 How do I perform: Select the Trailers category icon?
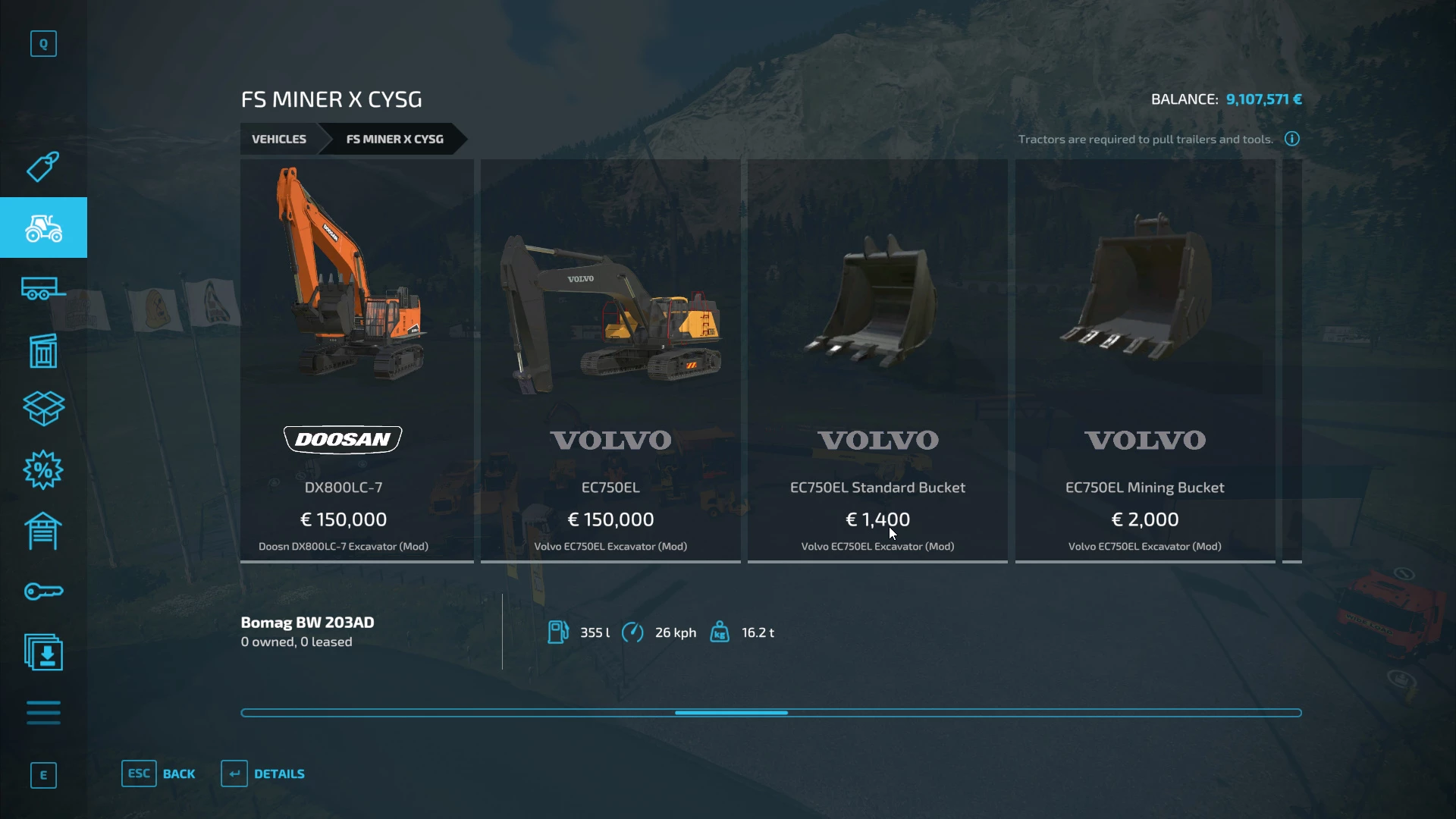[43, 288]
